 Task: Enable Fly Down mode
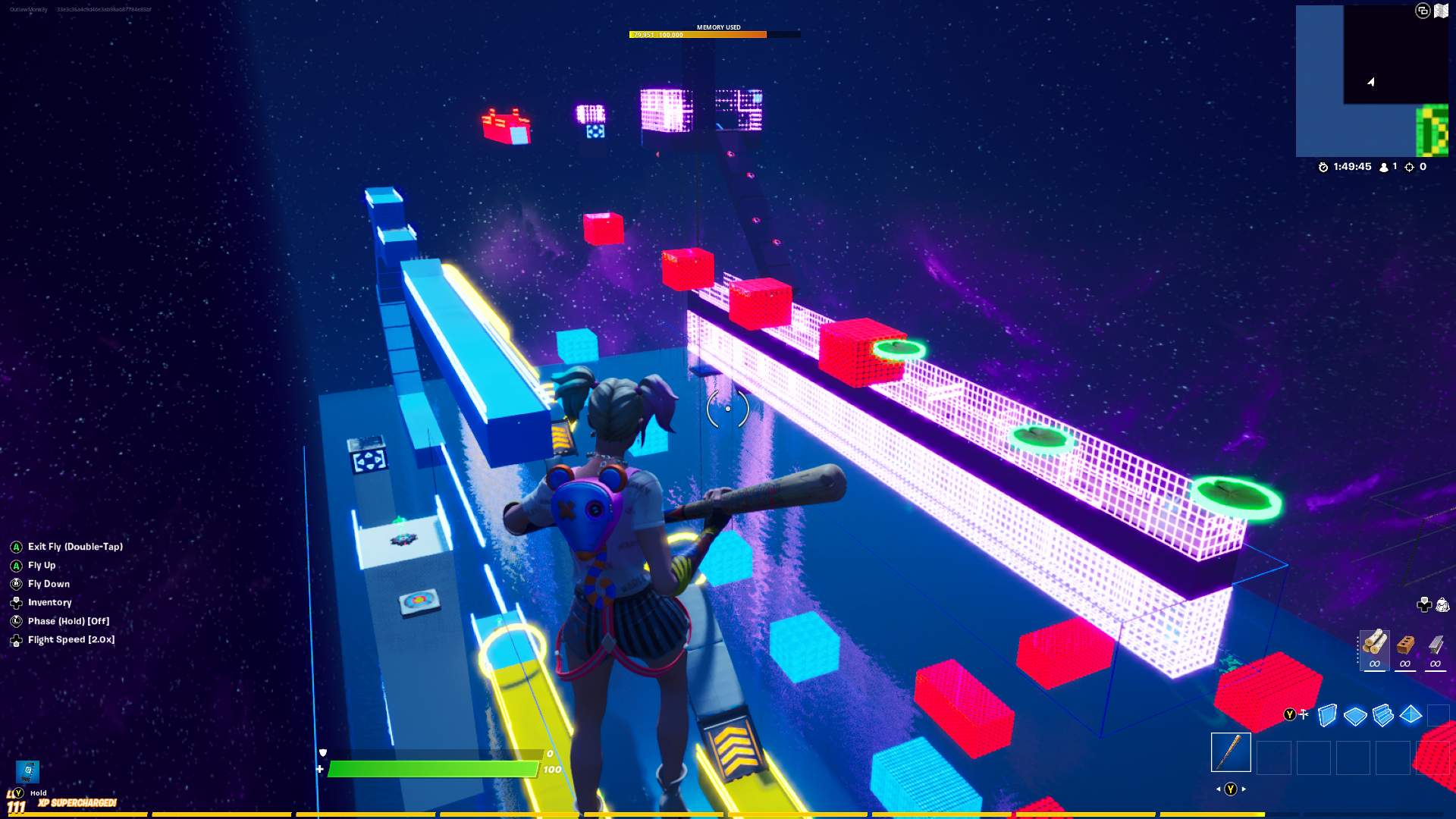49,584
